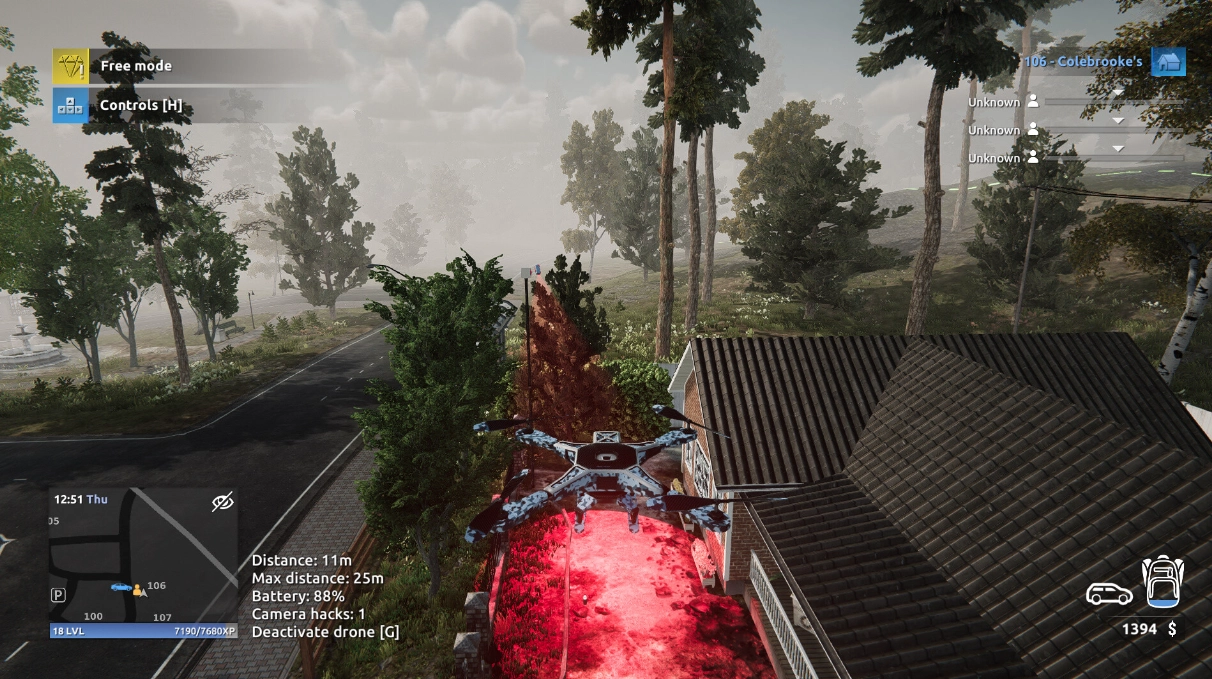
Task: Select the parking P marker on minimap
Action: click(58, 594)
